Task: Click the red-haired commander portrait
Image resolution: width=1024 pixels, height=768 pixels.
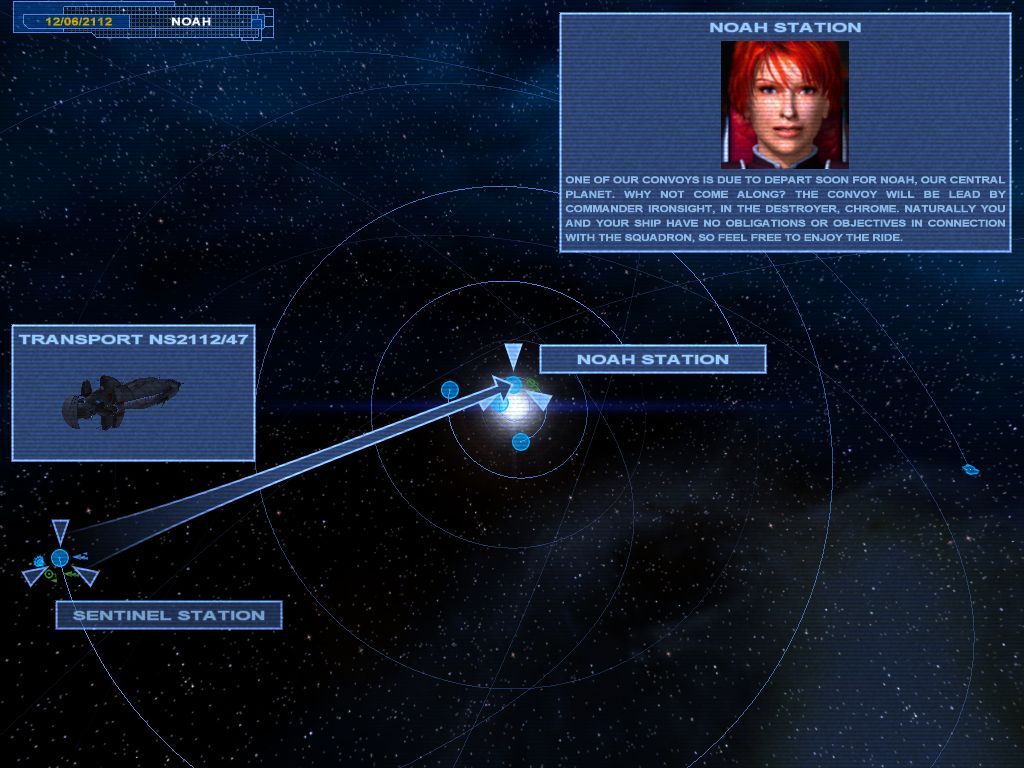Action: [x=785, y=104]
